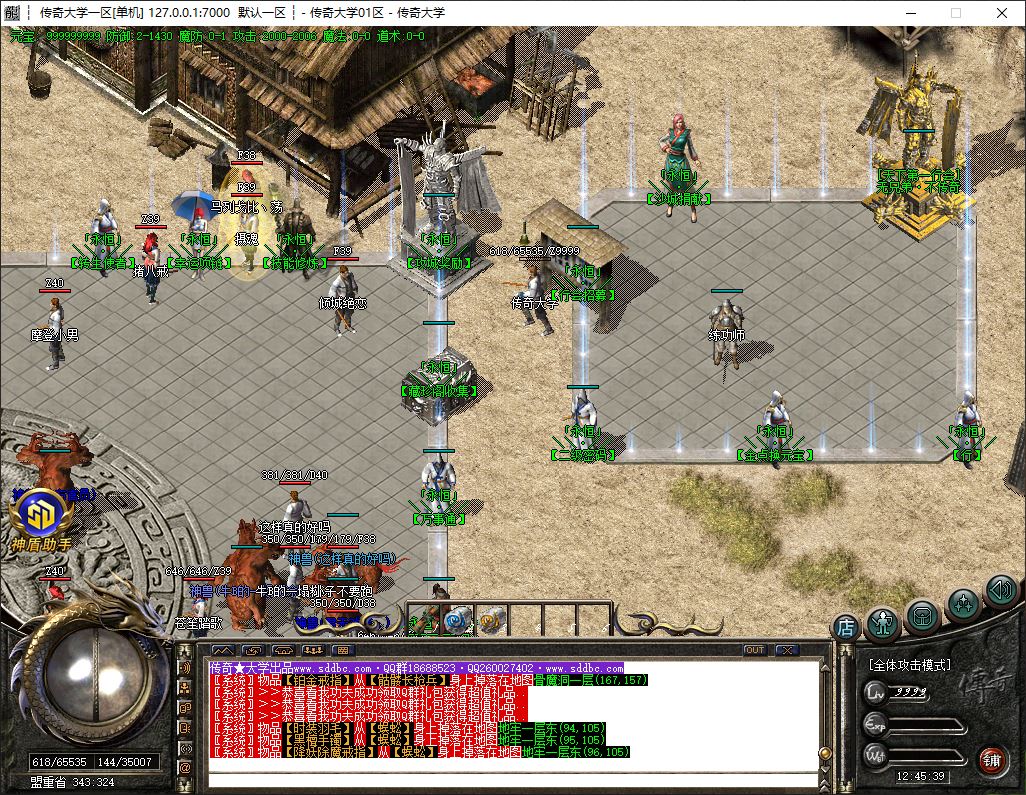Viewport: 1026px width, 795px height.
Task: Open the character equipment panel icon
Action: coord(884,622)
